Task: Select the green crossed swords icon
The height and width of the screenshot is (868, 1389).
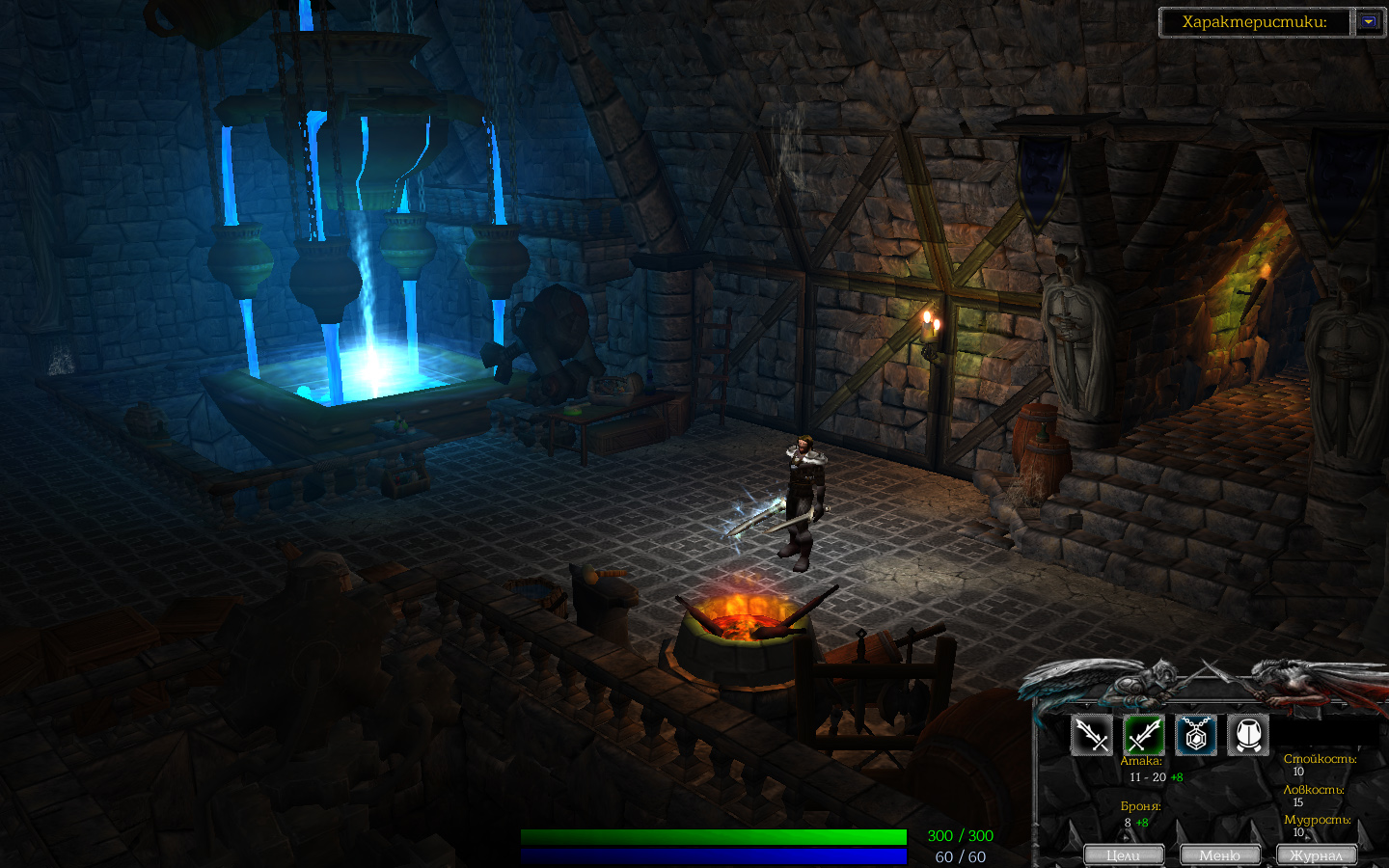Action: pos(1144,736)
